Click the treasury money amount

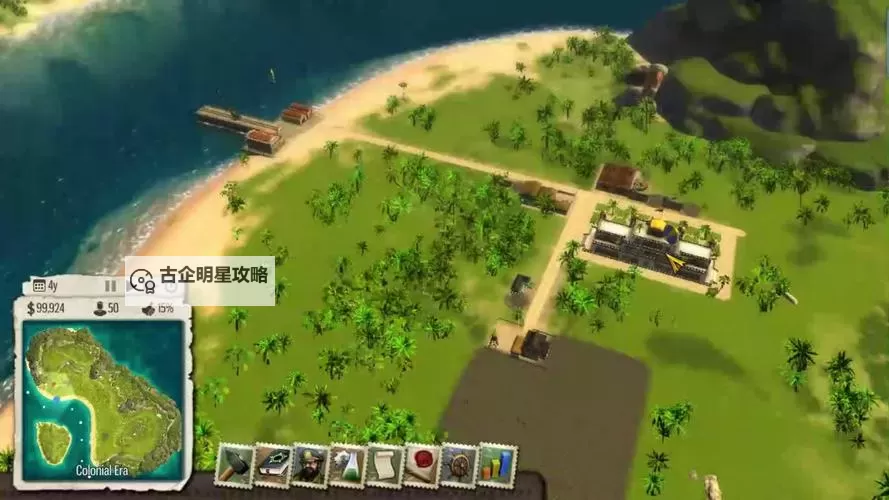click(x=50, y=308)
